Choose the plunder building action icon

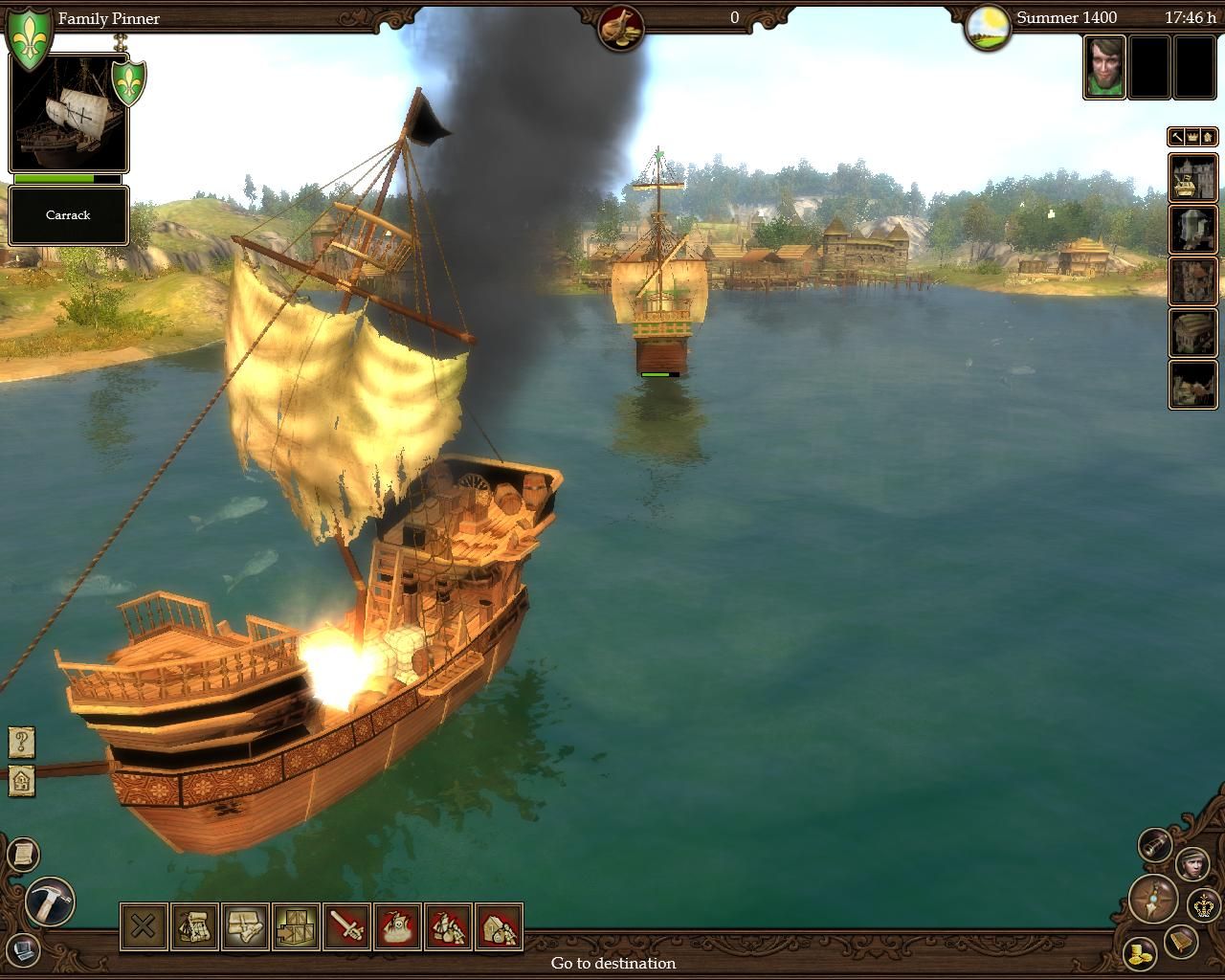click(x=499, y=926)
